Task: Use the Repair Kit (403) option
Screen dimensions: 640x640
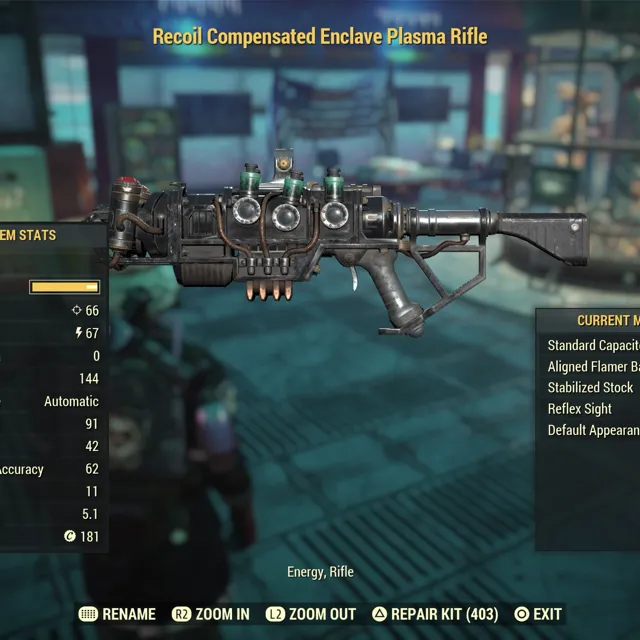Action: 435,614
